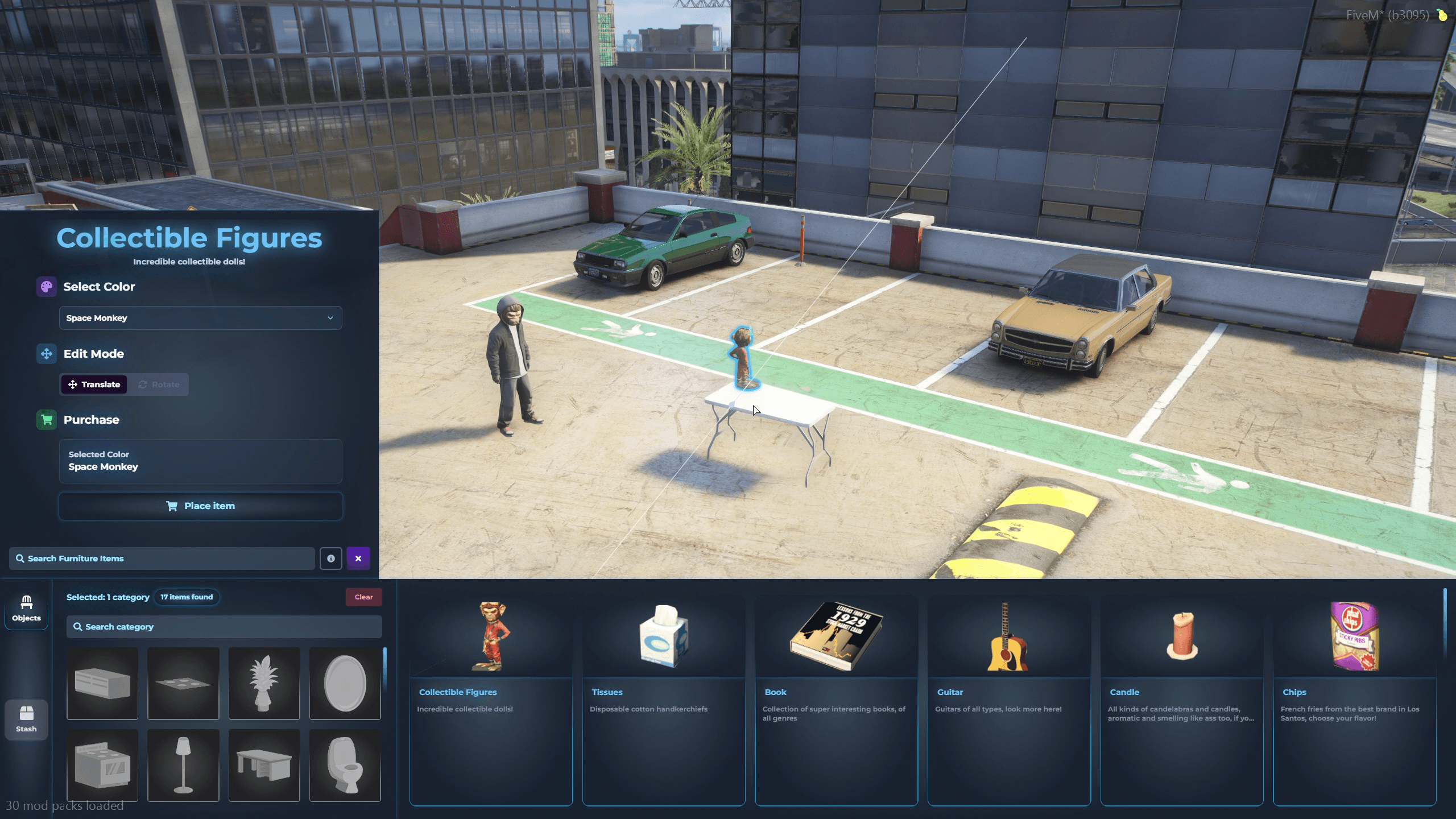This screenshot has height=819, width=1456.
Task: Switch to the Objects tab
Action: point(26,609)
